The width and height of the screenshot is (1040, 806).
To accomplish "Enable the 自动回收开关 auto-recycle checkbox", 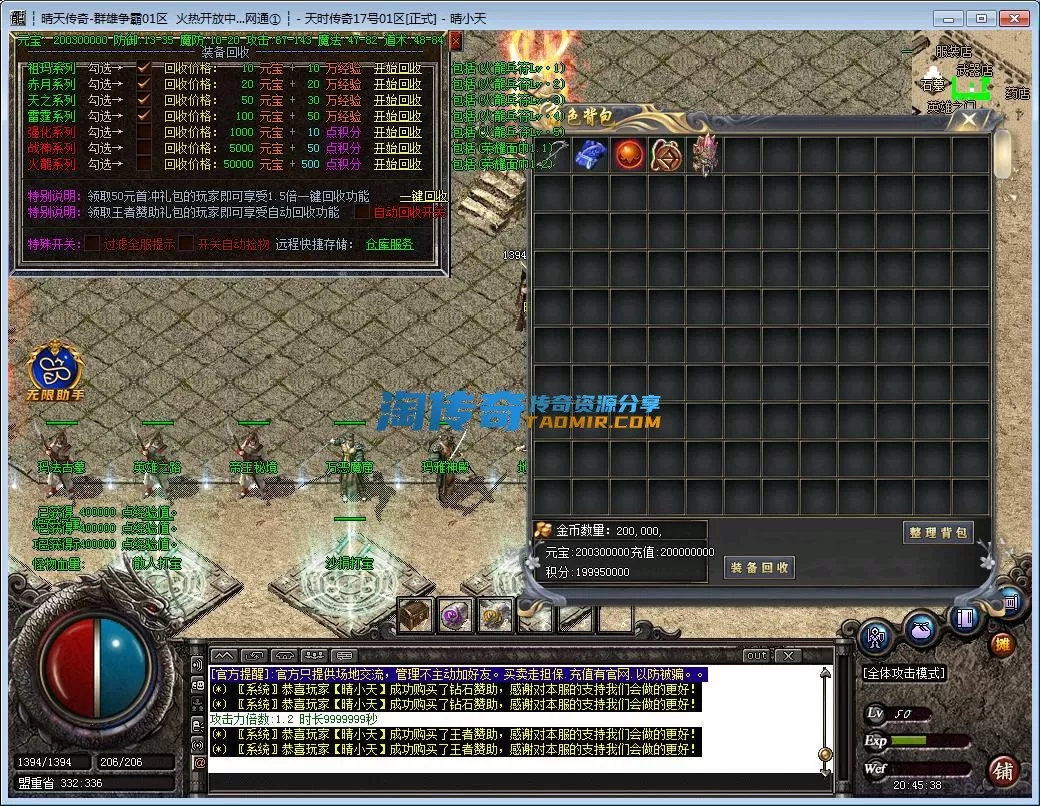I will (x=361, y=212).
